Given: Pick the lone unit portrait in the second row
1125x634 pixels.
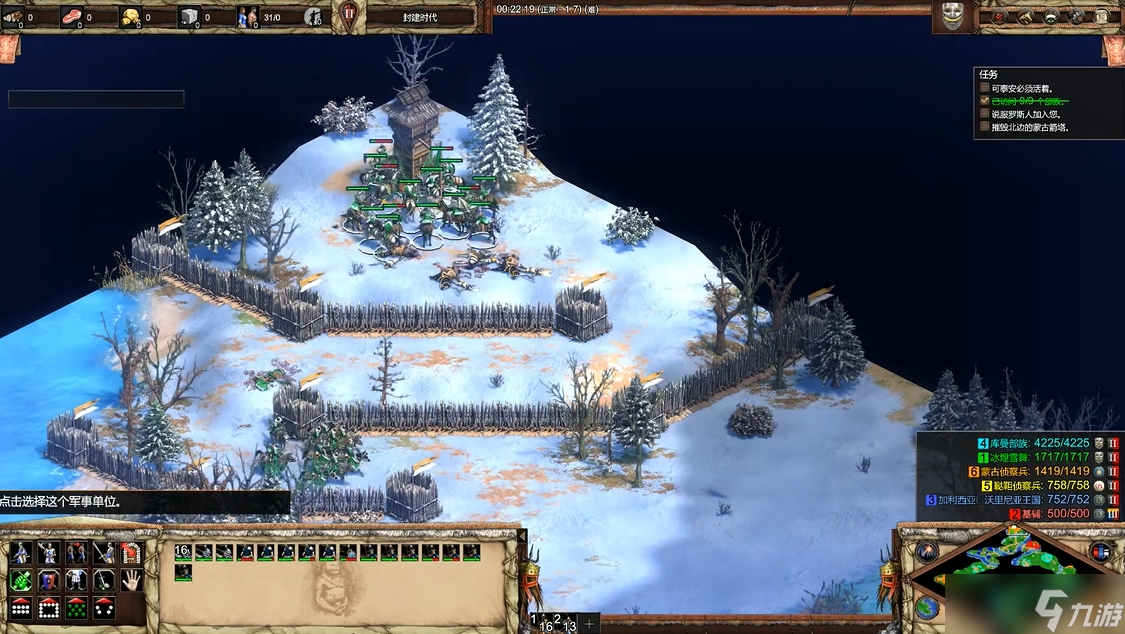Looking at the screenshot, I should [x=183, y=572].
